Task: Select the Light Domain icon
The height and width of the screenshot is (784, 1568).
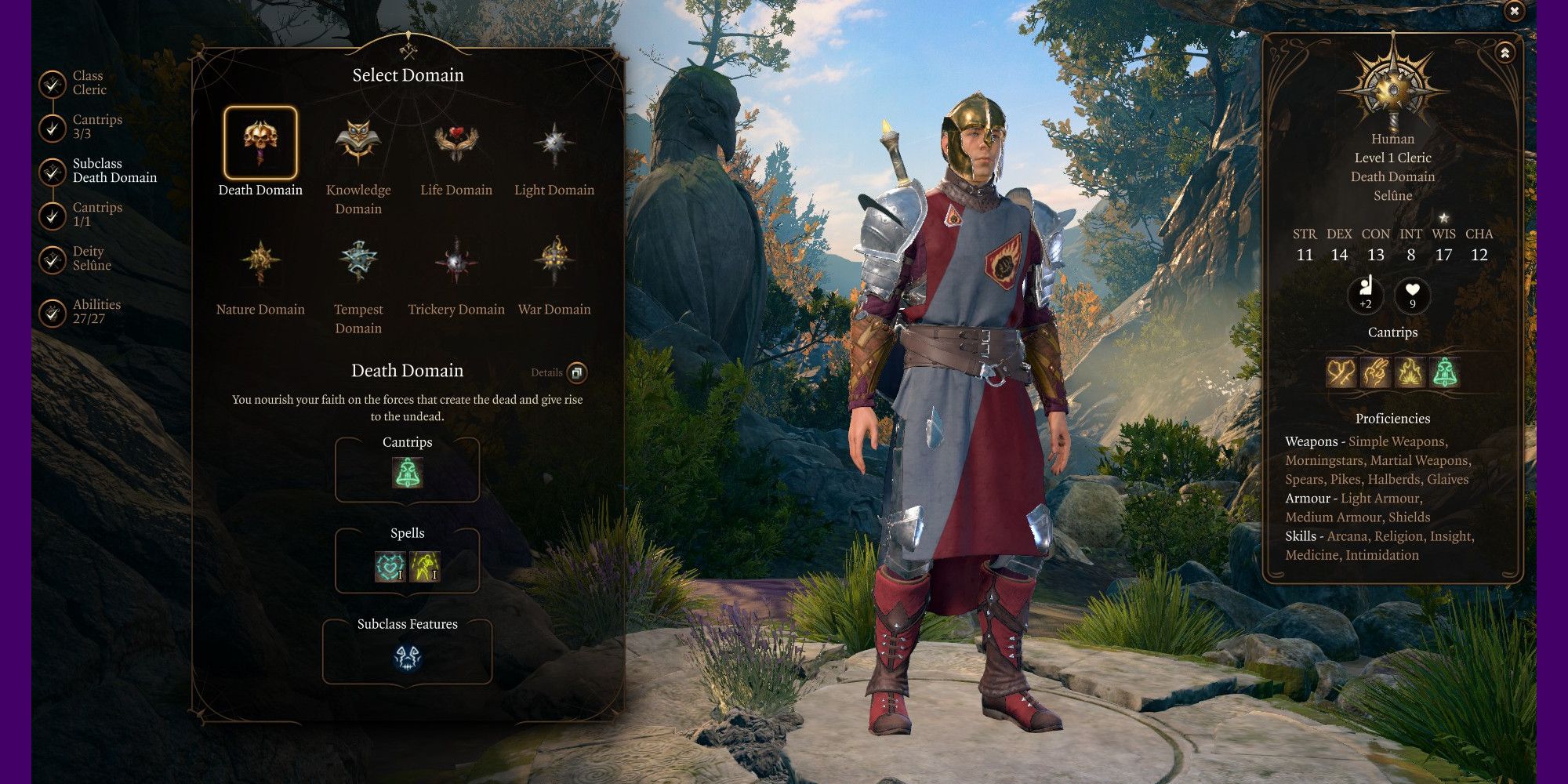Action: point(554,143)
